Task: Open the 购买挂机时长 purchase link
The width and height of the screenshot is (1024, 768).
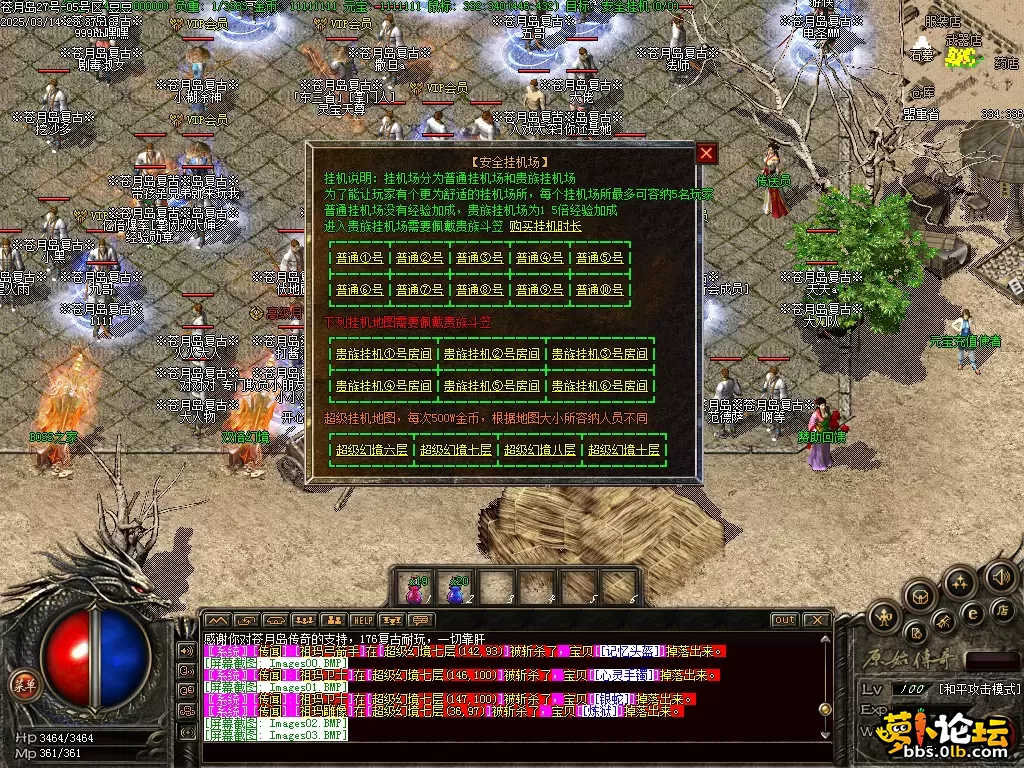Action: (x=545, y=226)
